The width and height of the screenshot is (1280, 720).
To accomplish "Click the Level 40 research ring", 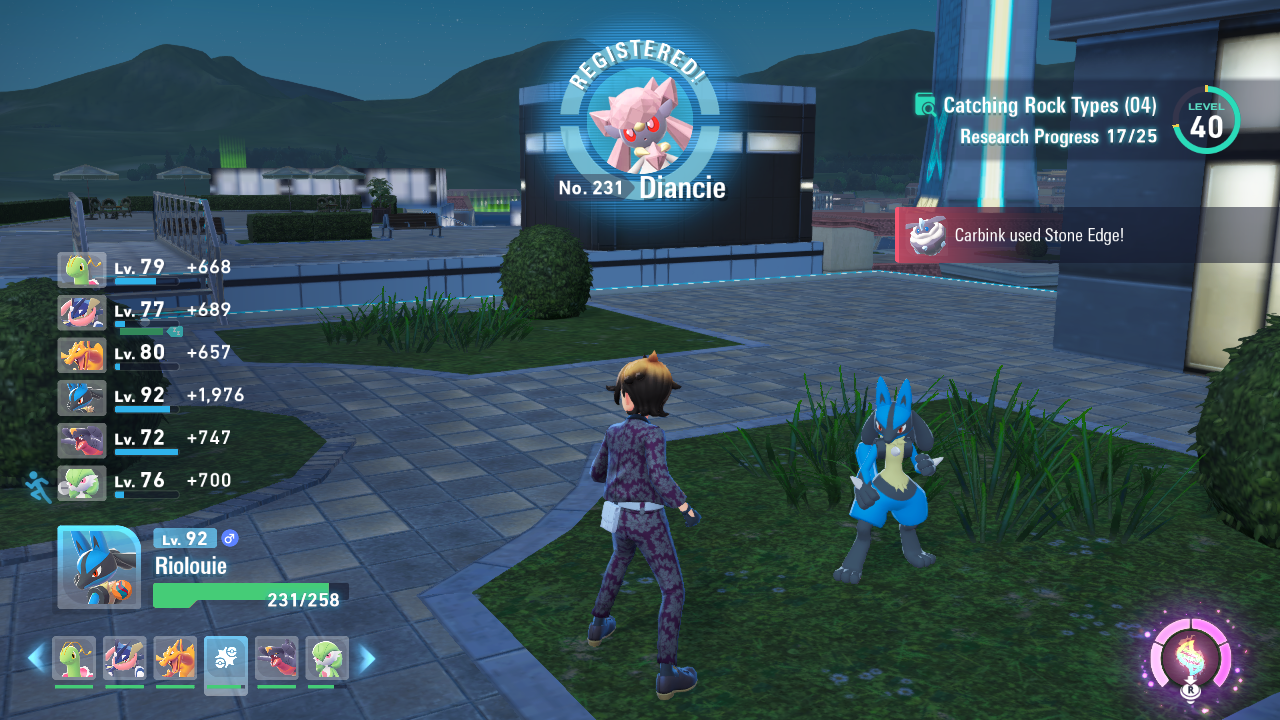I will point(1206,122).
